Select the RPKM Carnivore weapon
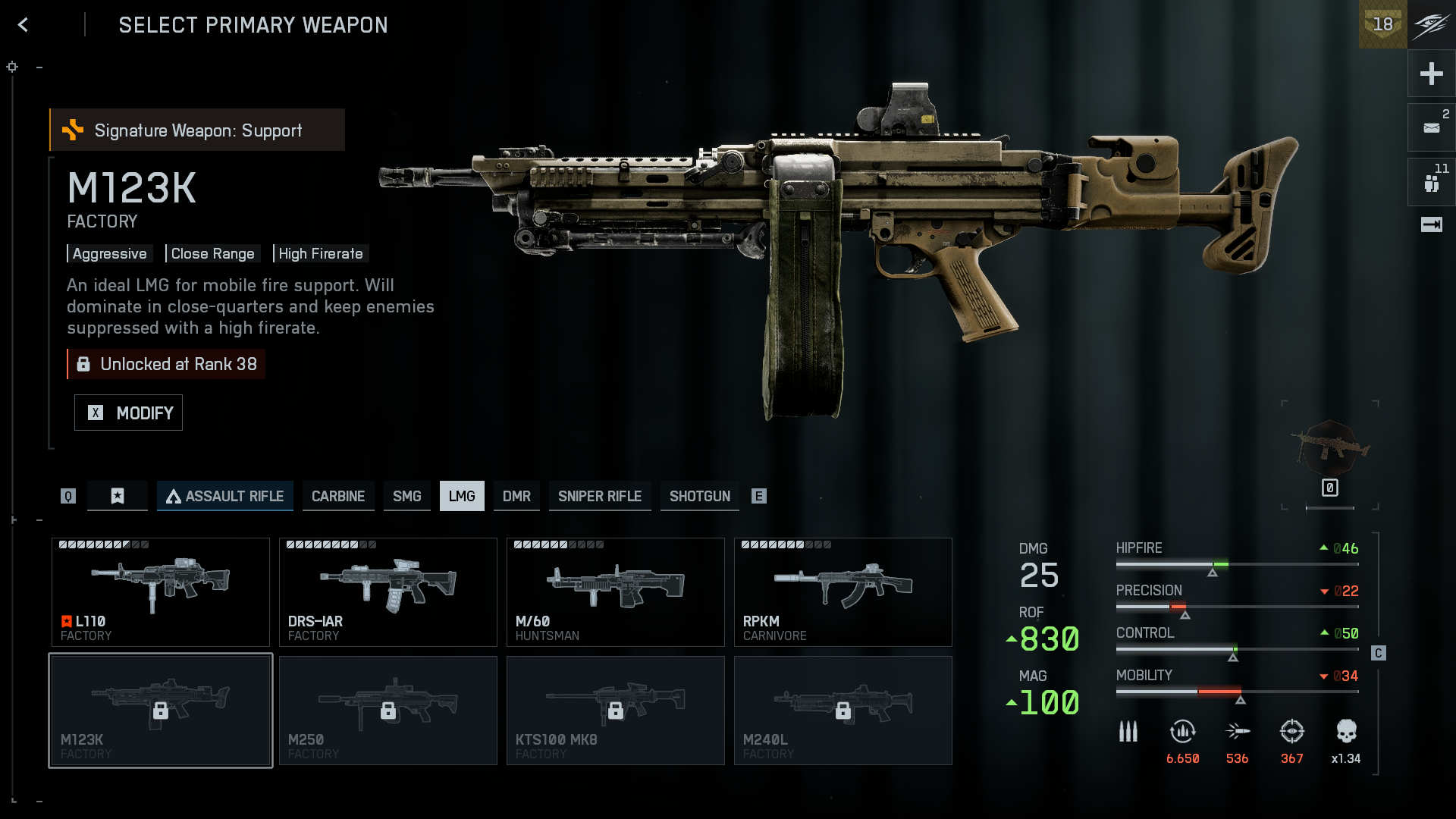This screenshot has width=1456, height=819. coord(843,592)
